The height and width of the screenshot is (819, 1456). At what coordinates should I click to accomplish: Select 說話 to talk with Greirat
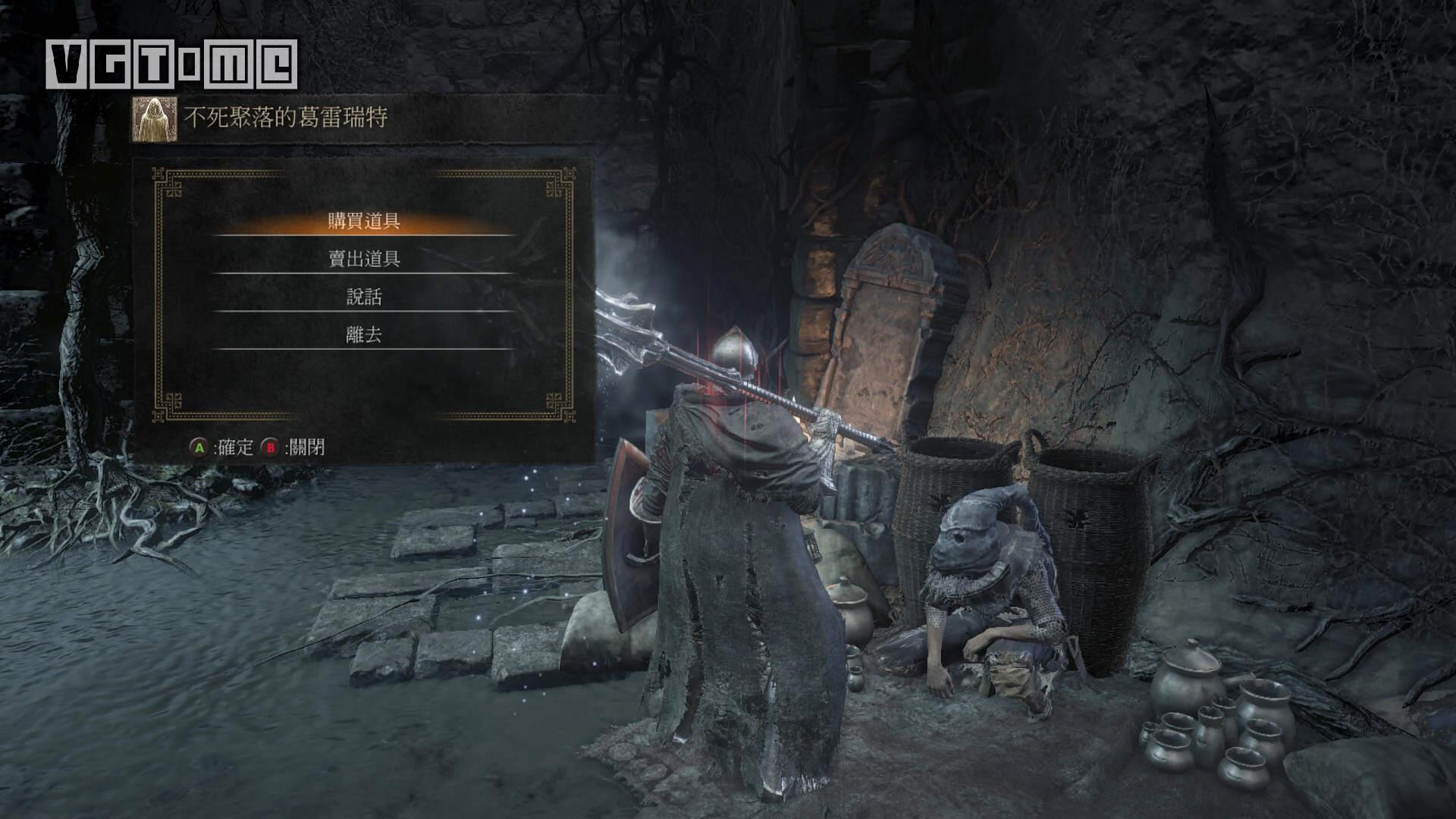tap(364, 297)
